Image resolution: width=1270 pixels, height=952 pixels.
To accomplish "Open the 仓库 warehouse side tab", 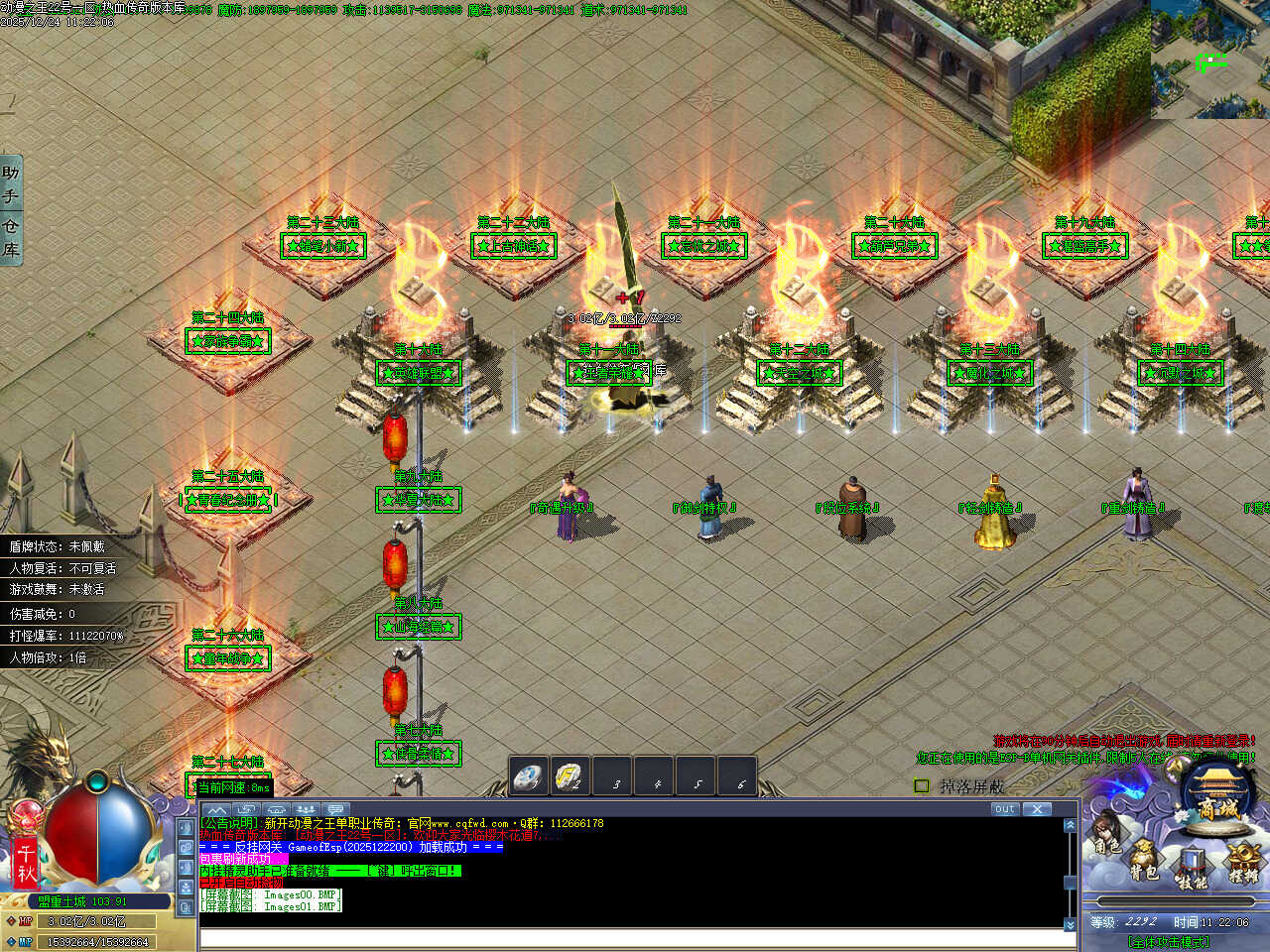I will [11, 238].
